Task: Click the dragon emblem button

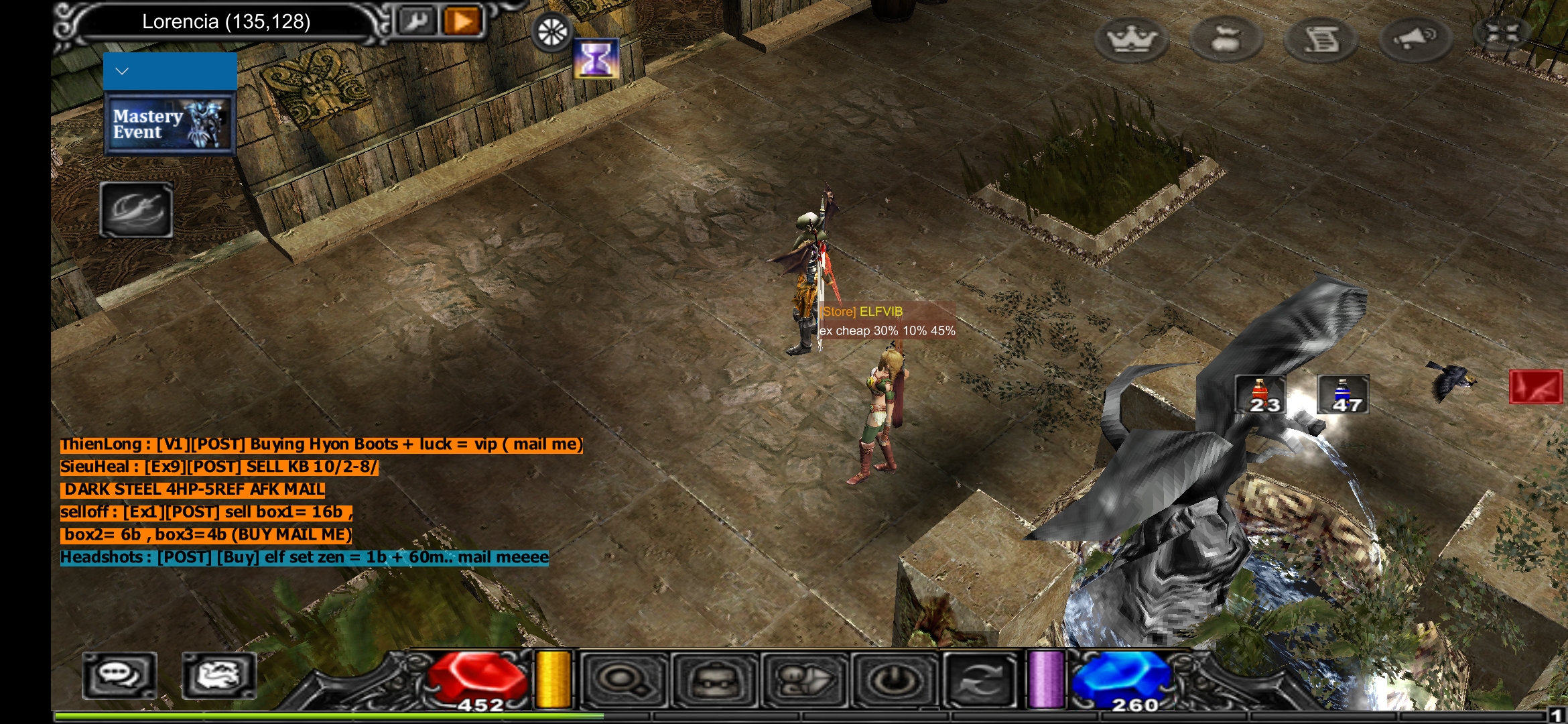Action: coord(219,675)
